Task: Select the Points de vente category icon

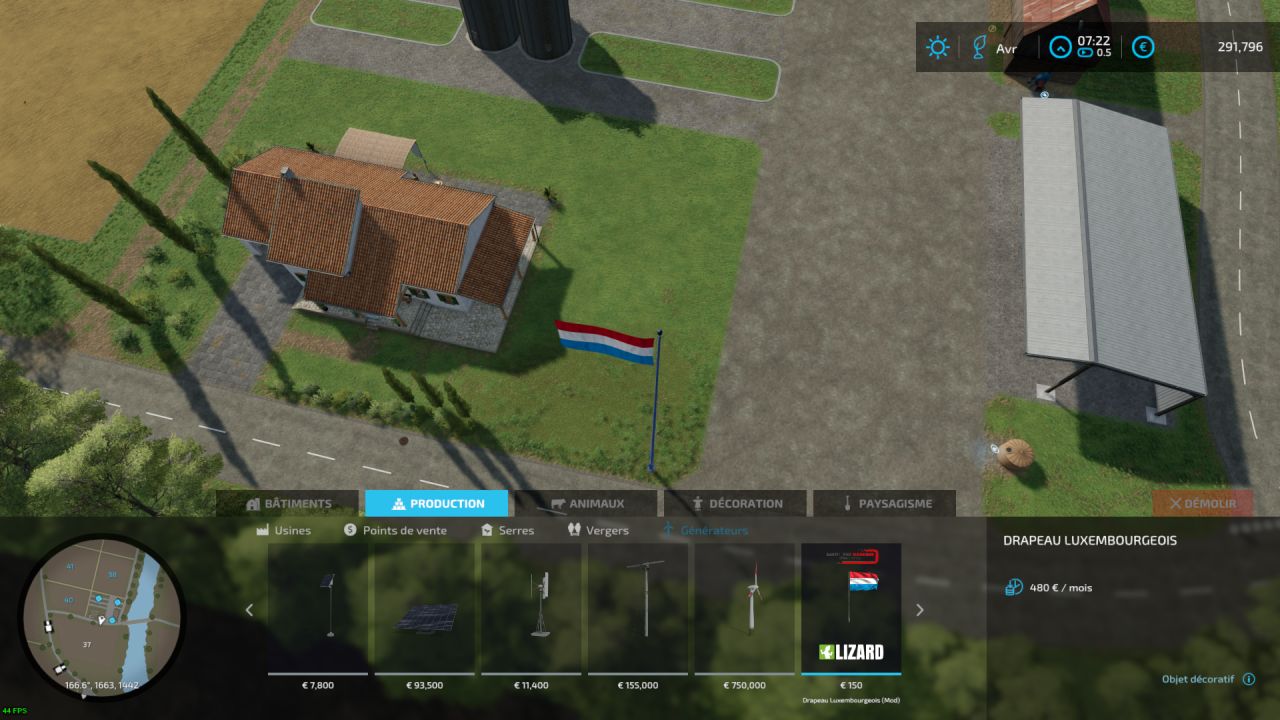Action: point(350,530)
